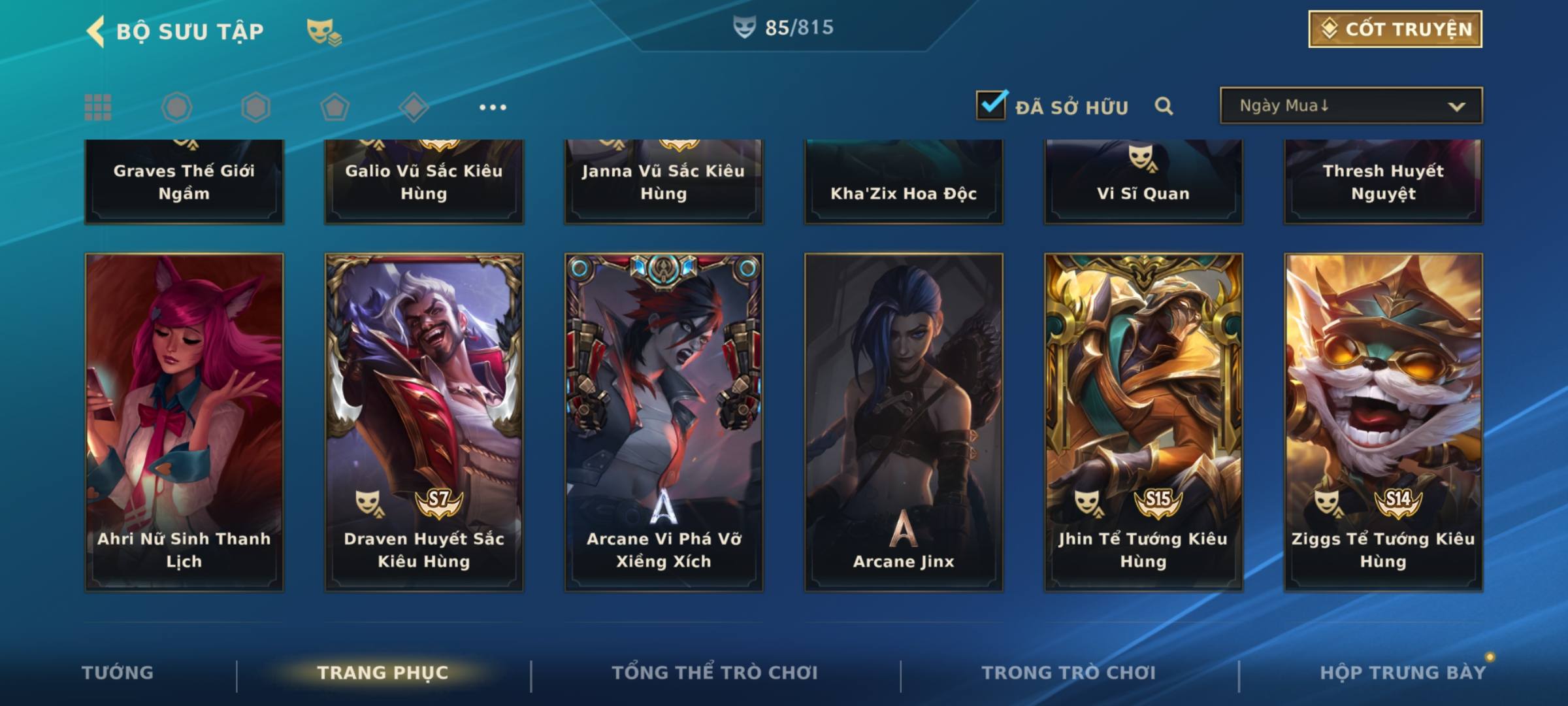This screenshot has height=706, width=1568.
Task: Open the Trong Trò Chơi tab
Action: [x=1069, y=673]
